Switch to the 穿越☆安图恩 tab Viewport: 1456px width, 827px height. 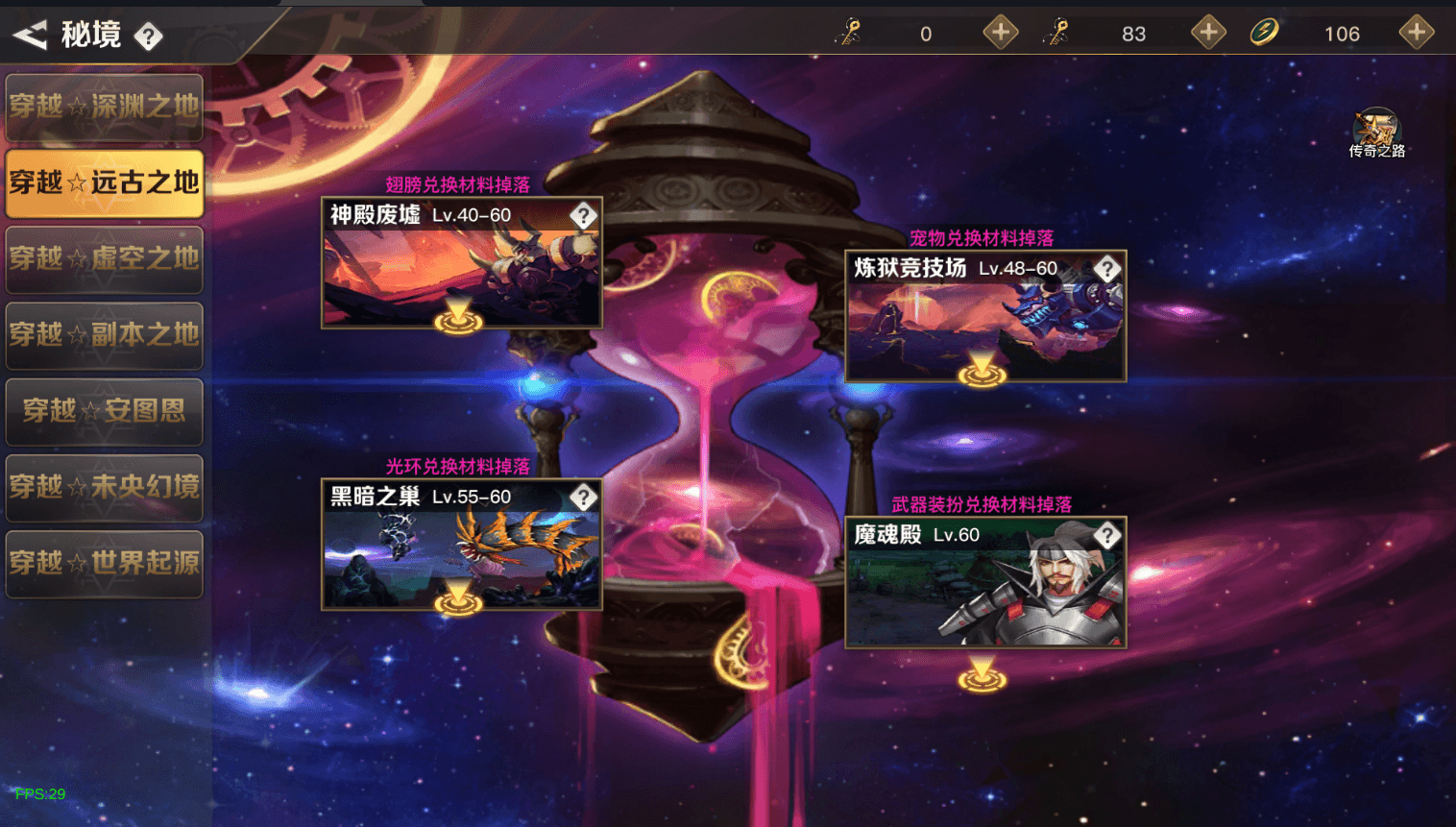[x=104, y=412]
